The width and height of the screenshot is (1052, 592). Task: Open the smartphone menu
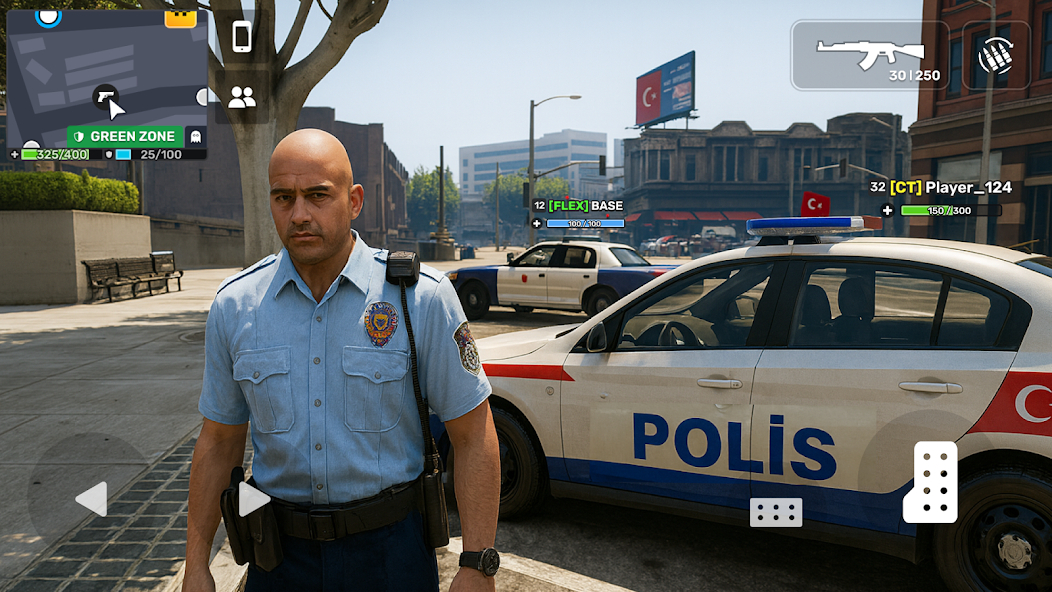click(242, 37)
